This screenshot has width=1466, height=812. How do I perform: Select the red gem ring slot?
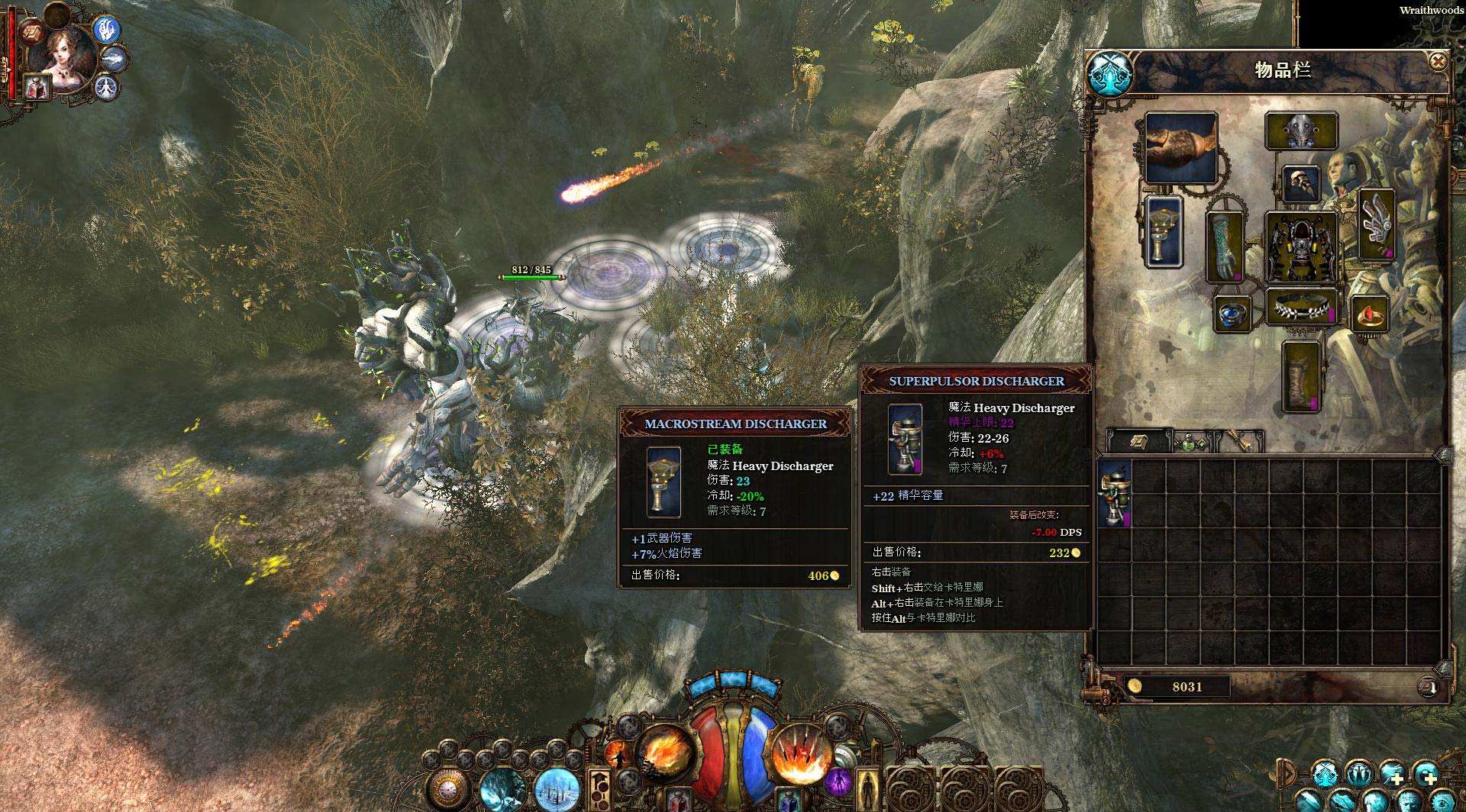click(1370, 314)
